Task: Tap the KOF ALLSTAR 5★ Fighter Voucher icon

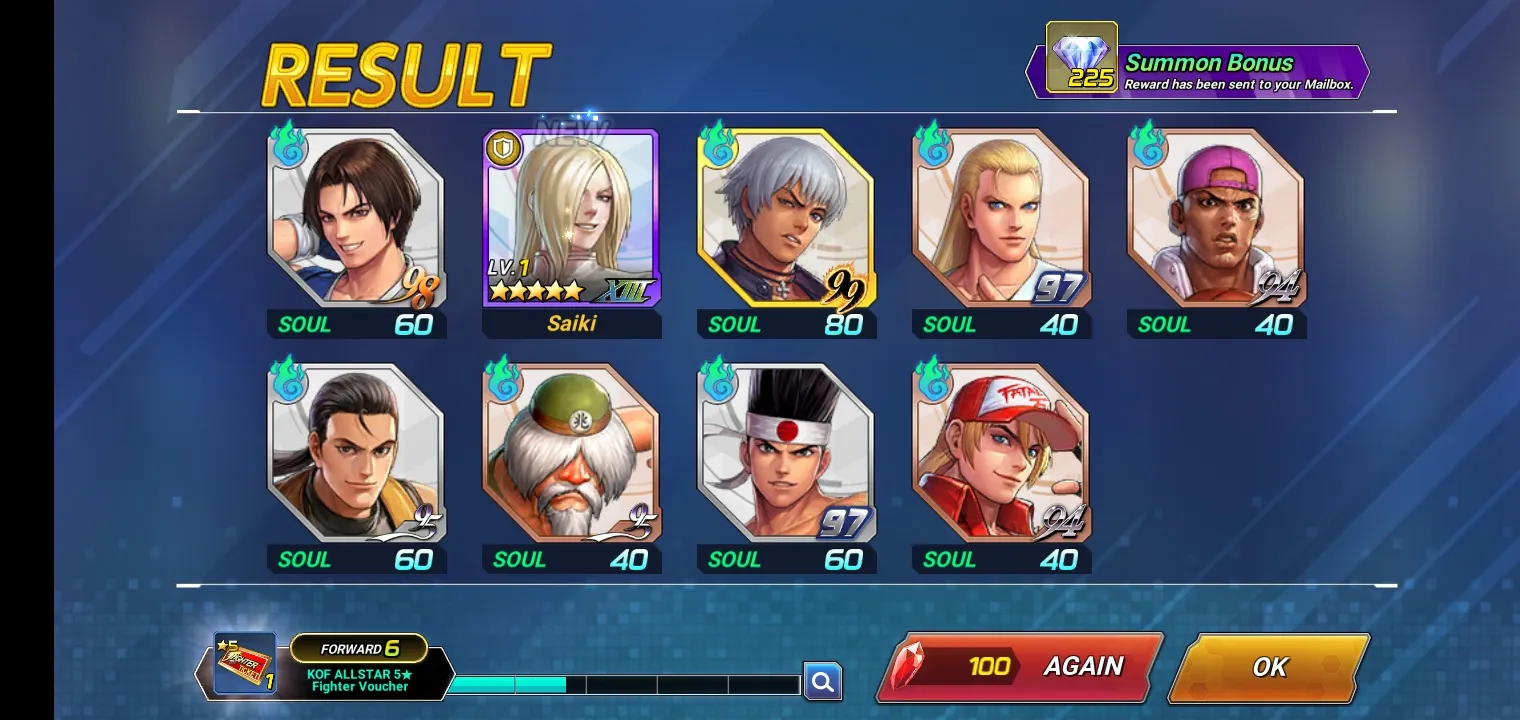Action: pos(245,664)
